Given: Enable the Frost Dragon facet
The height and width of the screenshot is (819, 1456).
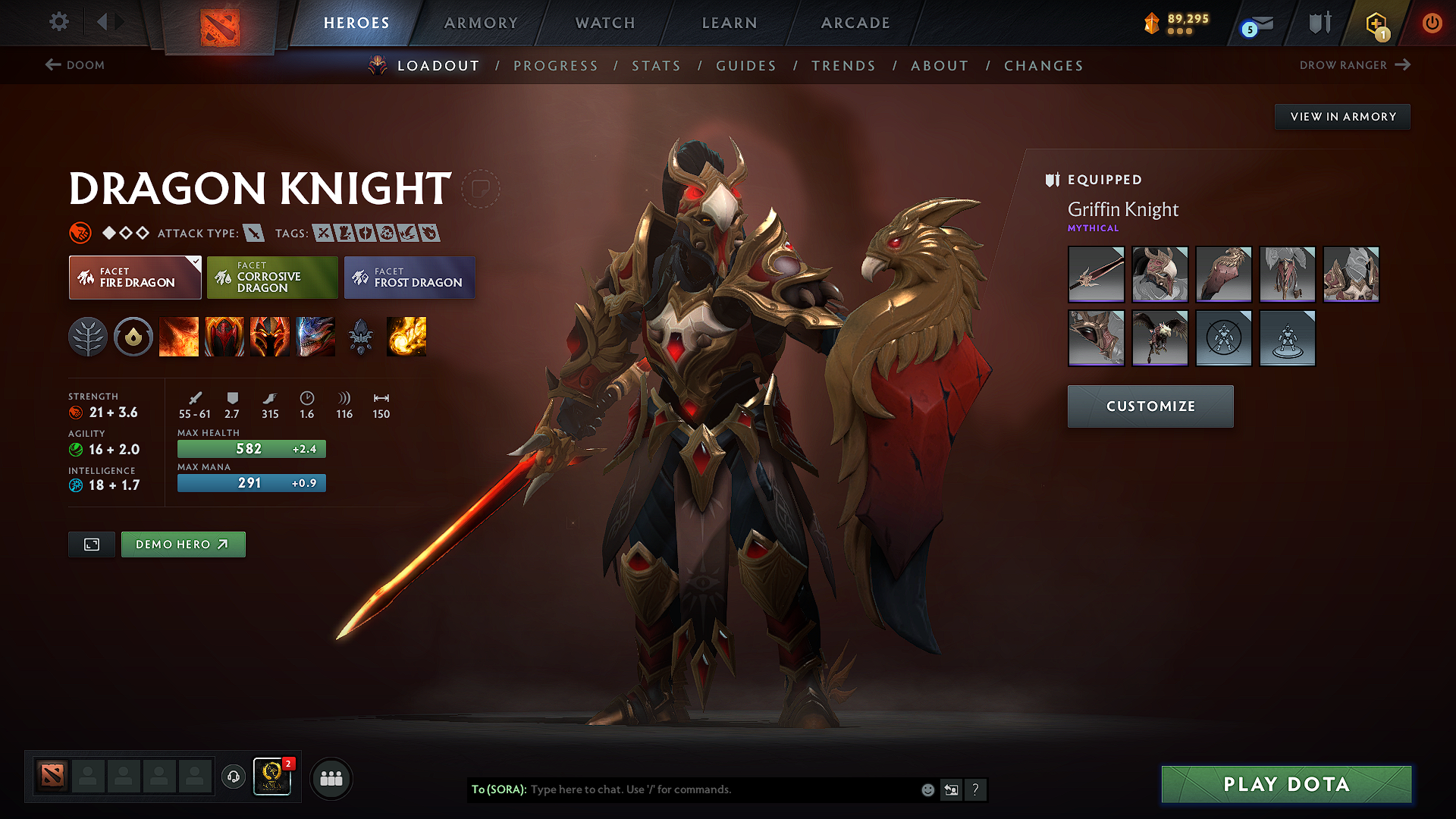Looking at the screenshot, I should pos(409,277).
